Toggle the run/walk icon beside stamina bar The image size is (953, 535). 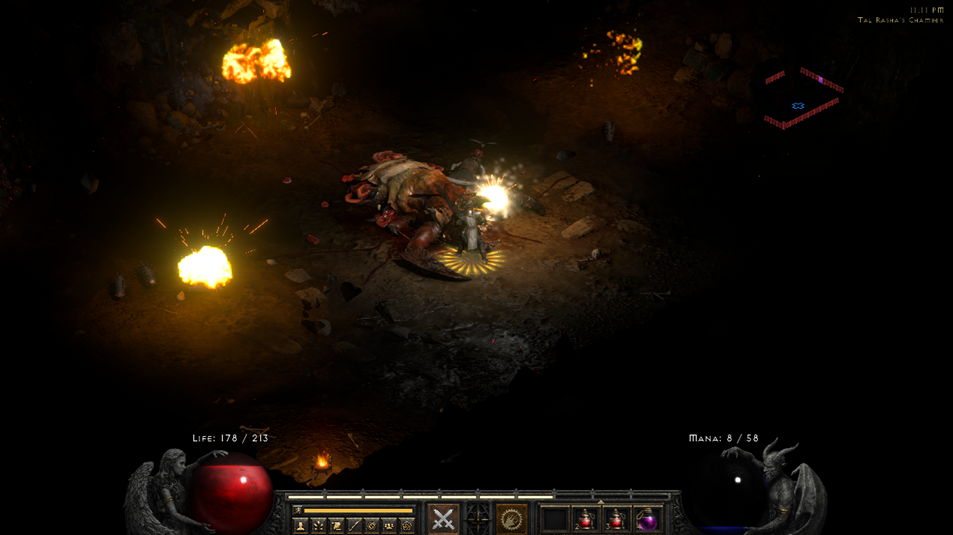pos(297,510)
